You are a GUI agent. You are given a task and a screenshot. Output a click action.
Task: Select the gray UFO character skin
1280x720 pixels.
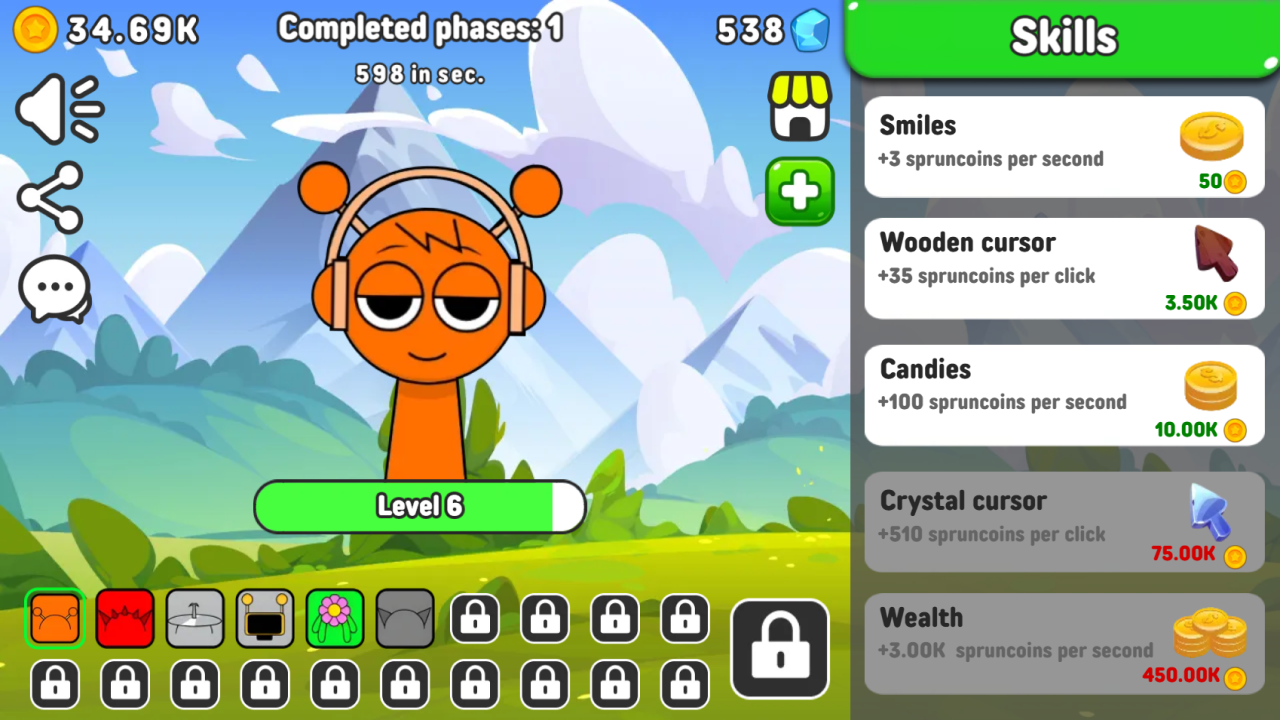tap(194, 618)
